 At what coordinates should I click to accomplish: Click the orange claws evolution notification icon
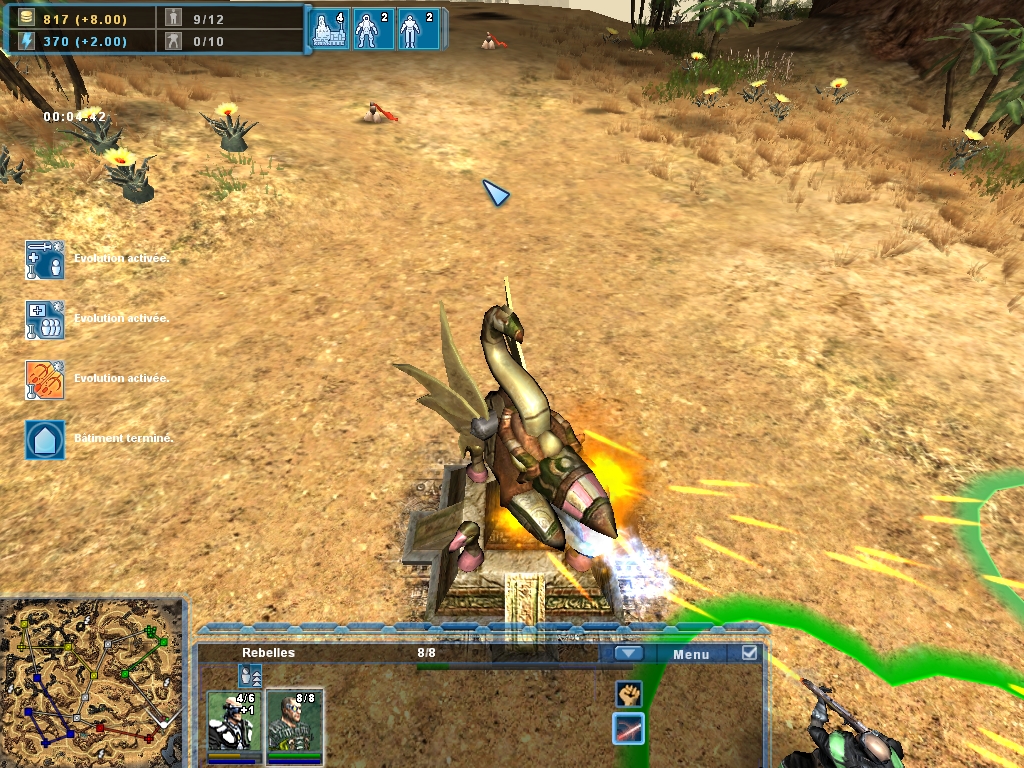(x=45, y=380)
